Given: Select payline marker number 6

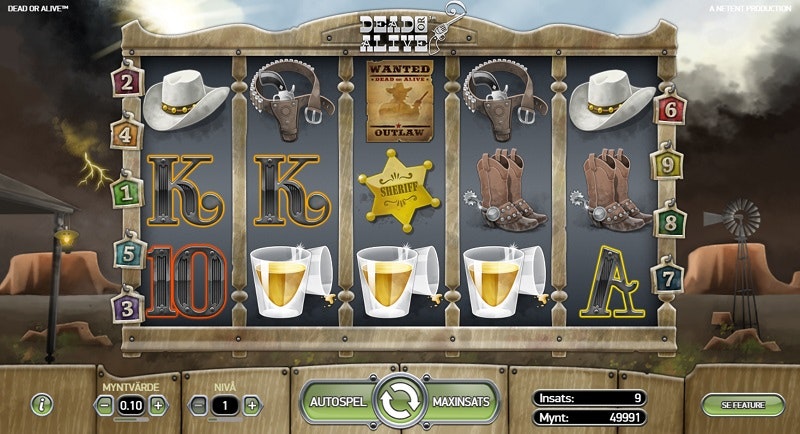Looking at the screenshot, I should tap(671, 109).
